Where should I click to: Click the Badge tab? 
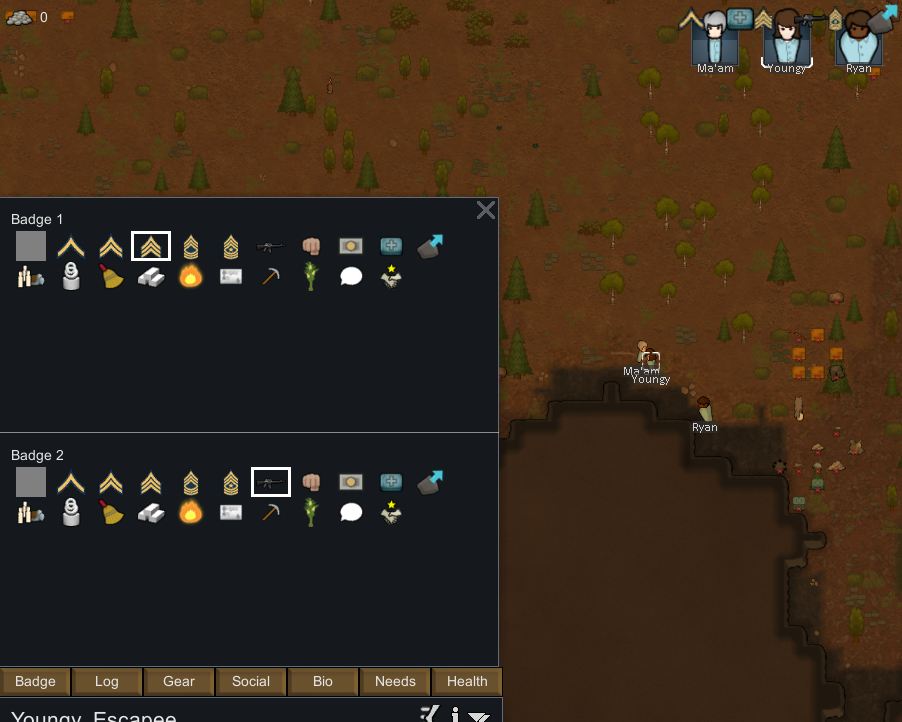[x=35, y=682]
